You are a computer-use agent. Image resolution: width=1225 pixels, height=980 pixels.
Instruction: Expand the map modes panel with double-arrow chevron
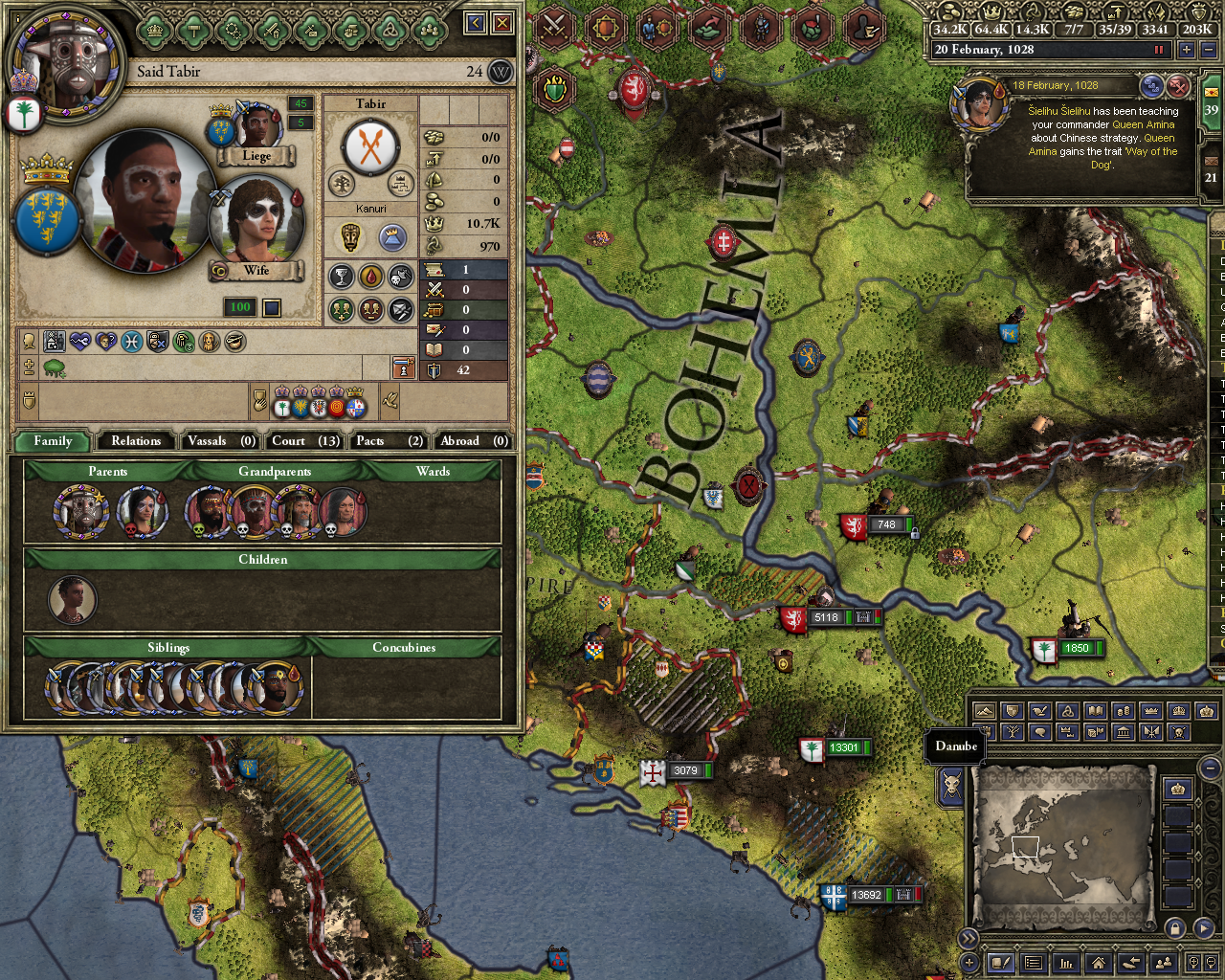tap(969, 938)
